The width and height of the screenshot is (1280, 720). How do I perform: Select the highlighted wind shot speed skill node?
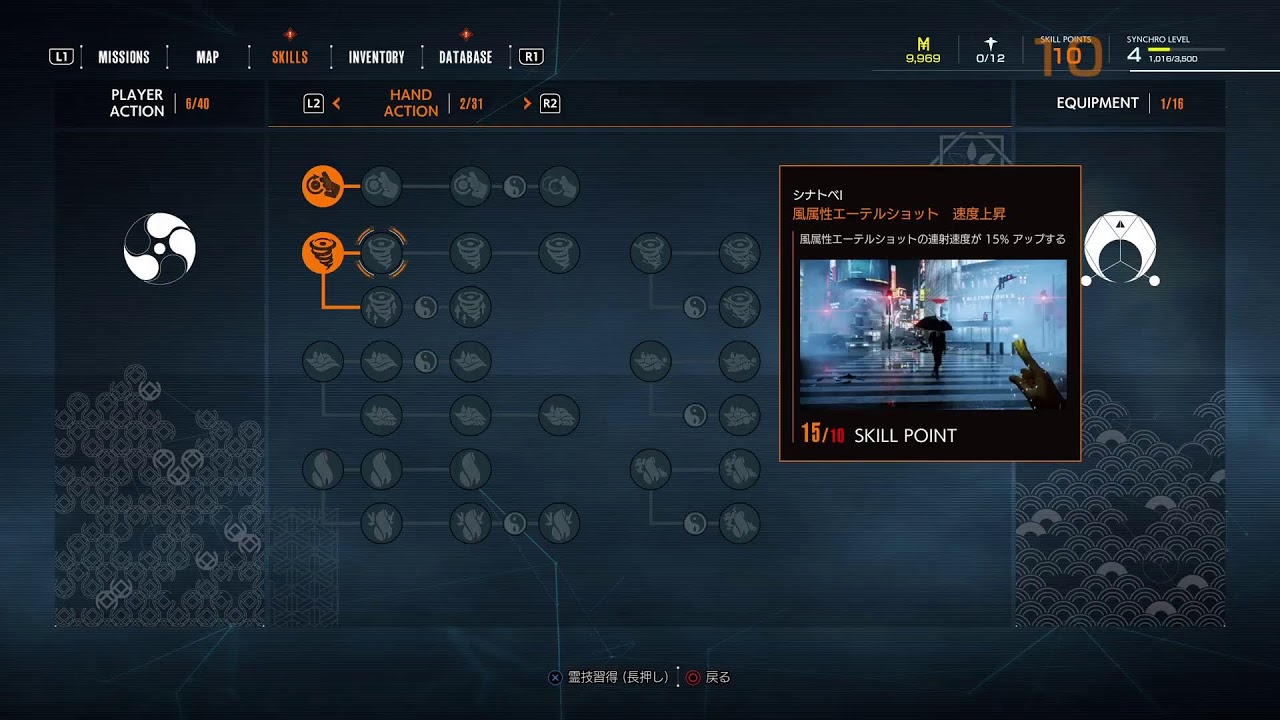coord(381,253)
